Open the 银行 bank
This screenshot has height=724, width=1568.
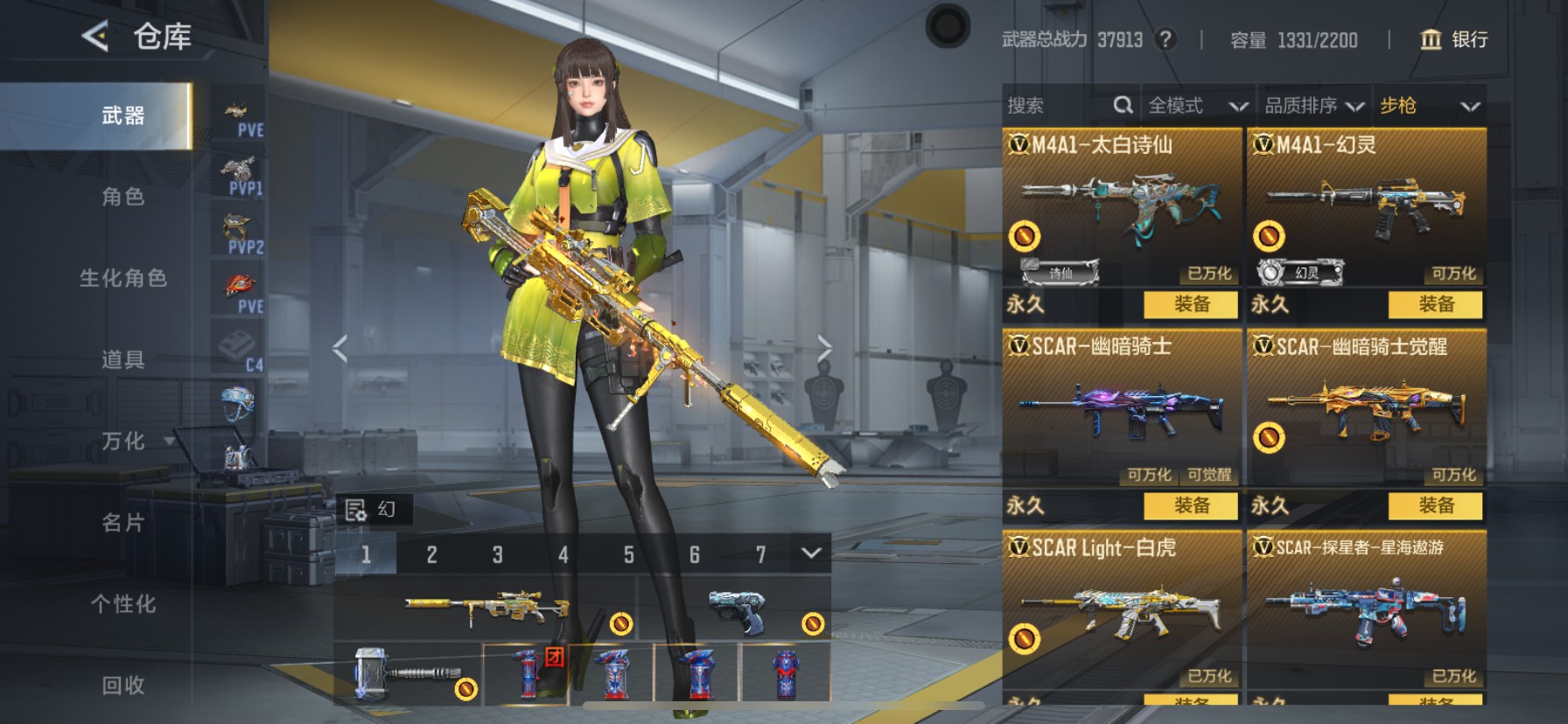tap(1453, 39)
